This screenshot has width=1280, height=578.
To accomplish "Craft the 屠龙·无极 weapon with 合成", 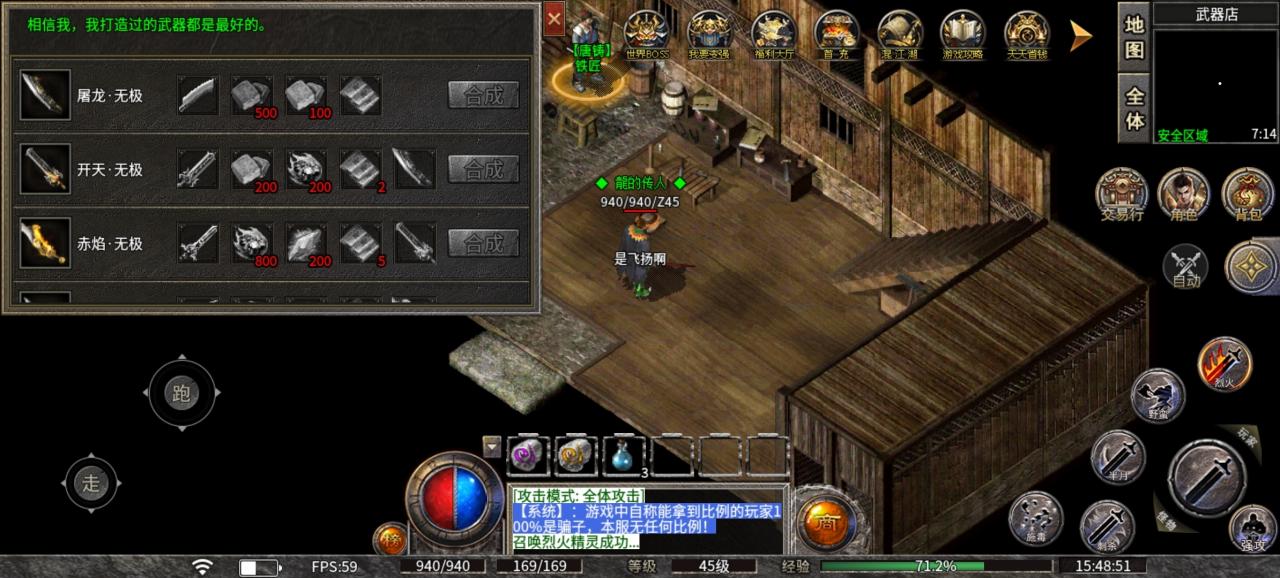I will 483,95.
